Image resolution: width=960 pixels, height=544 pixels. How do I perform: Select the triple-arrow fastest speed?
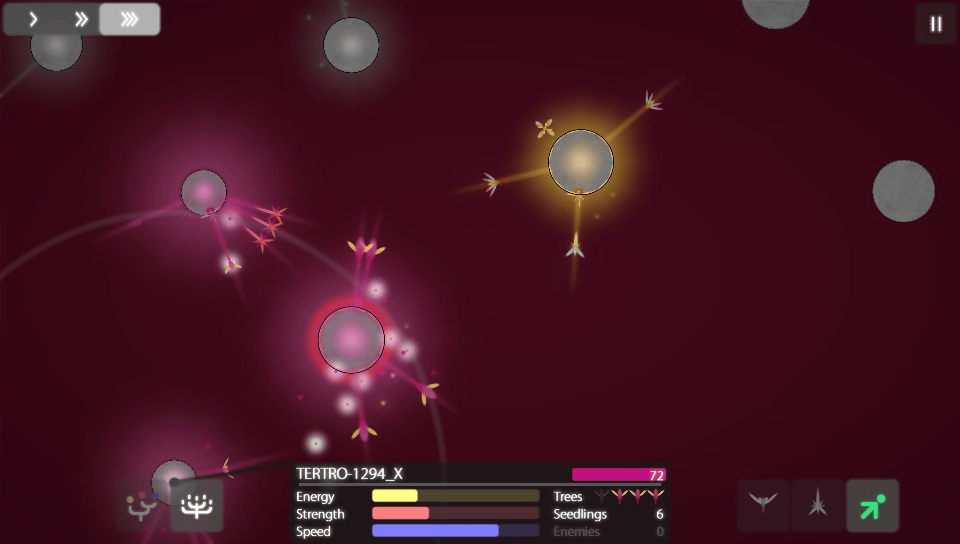[130, 19]
